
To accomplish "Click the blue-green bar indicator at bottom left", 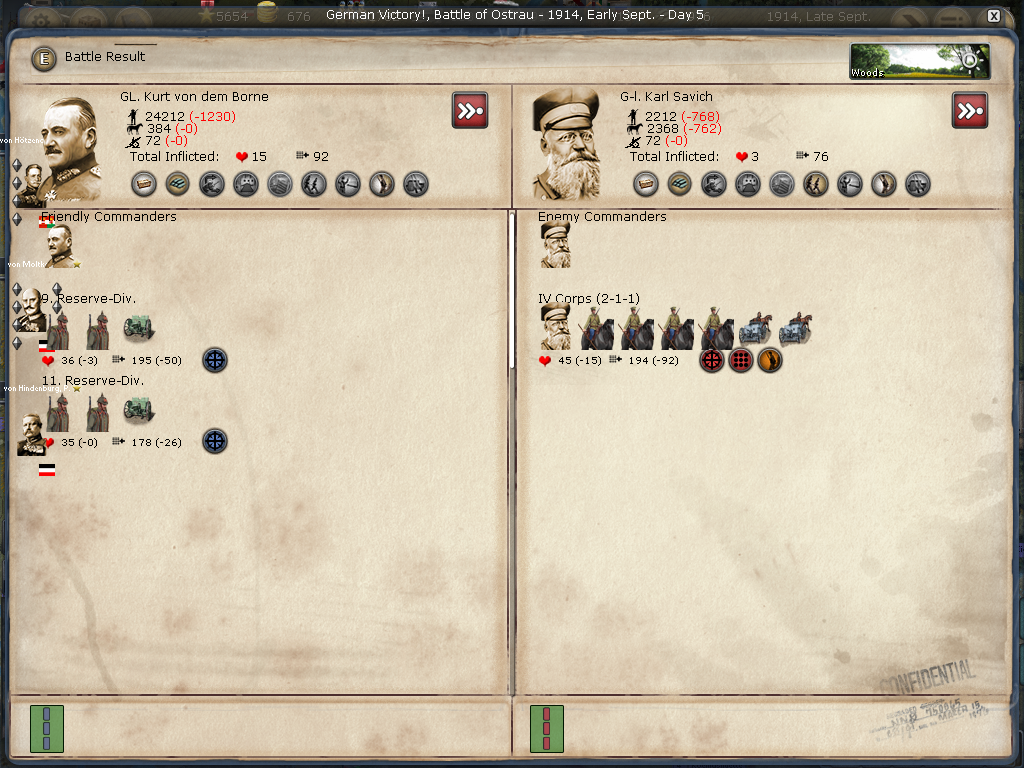I will click(47, 728).
